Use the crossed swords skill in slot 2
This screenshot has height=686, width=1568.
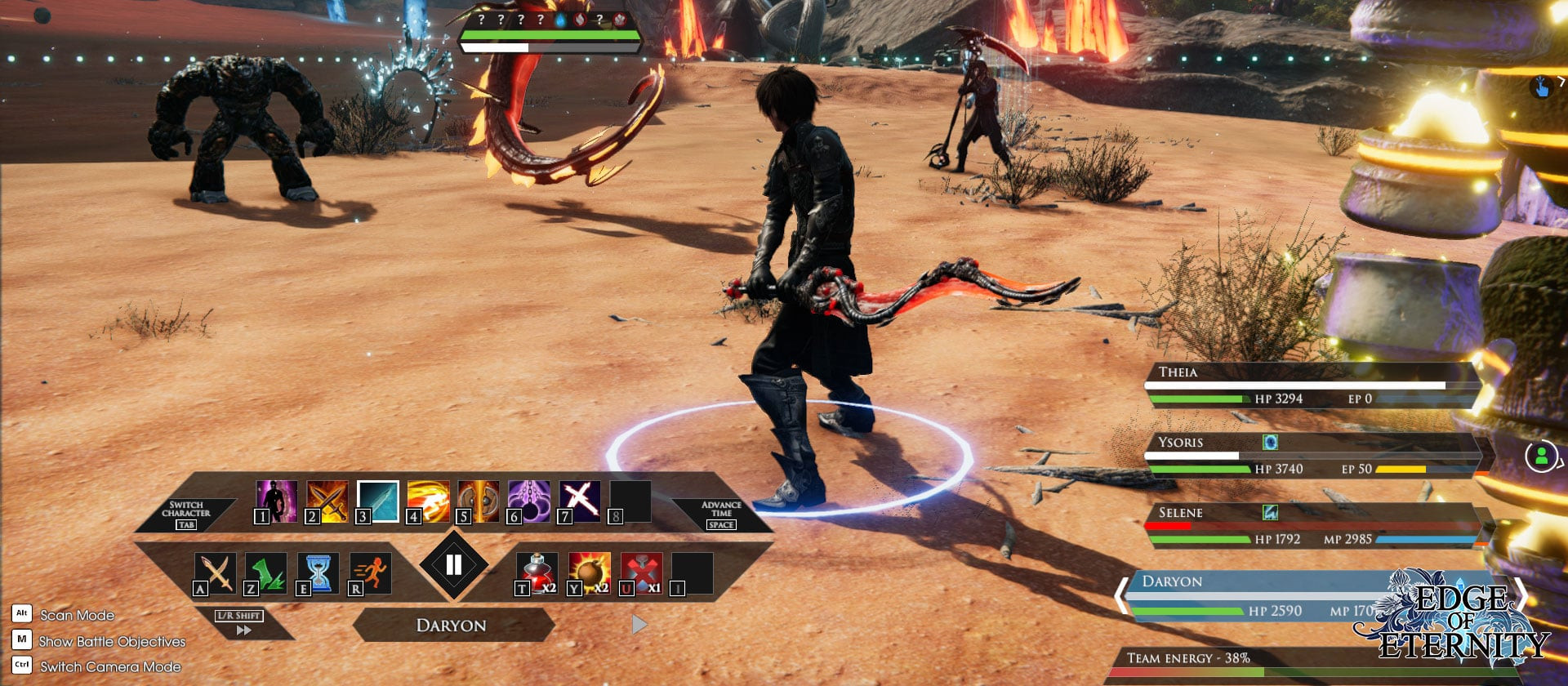(x=327, y=501)
